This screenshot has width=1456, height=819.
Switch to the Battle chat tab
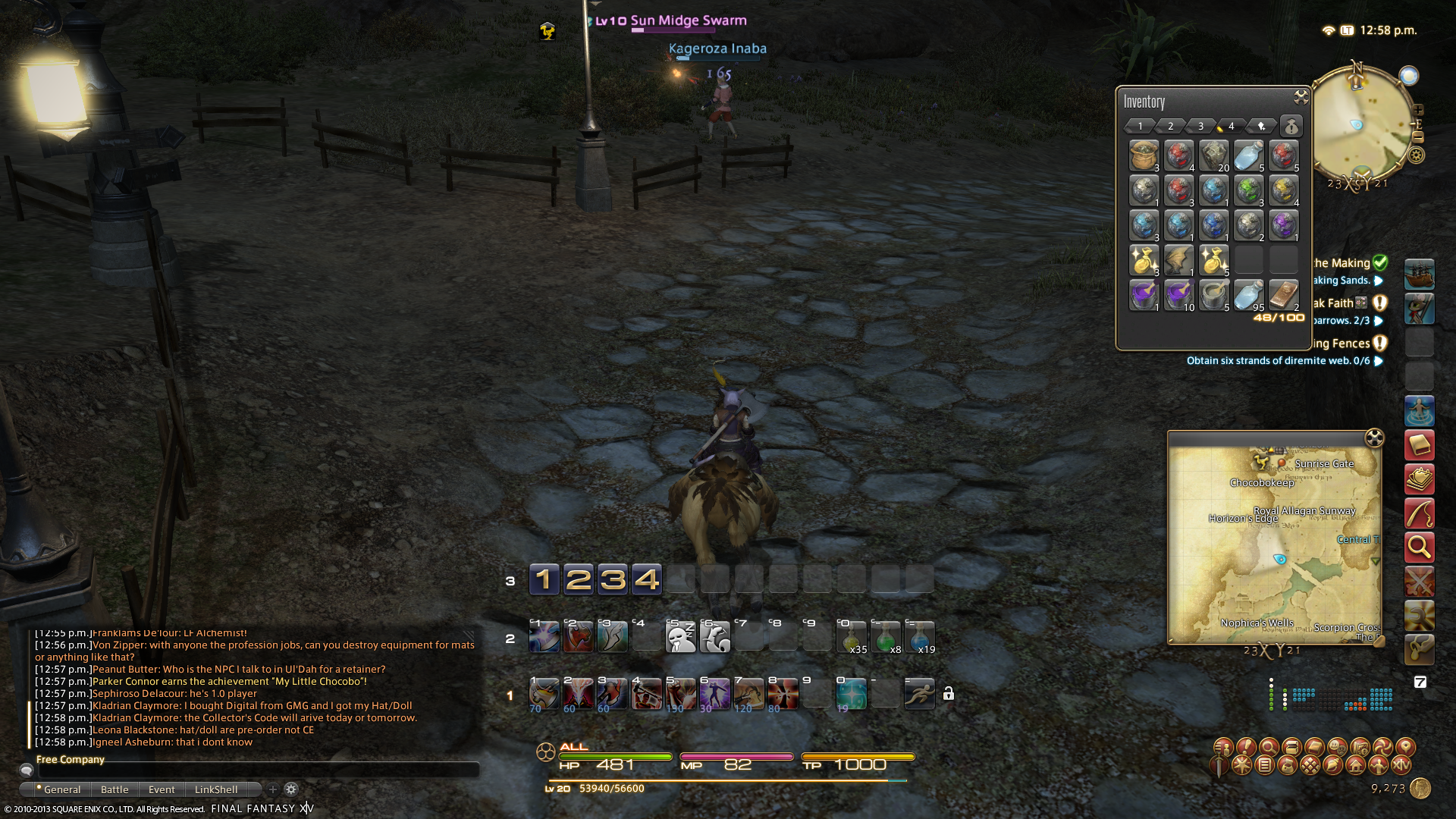(x=115, y=789)
